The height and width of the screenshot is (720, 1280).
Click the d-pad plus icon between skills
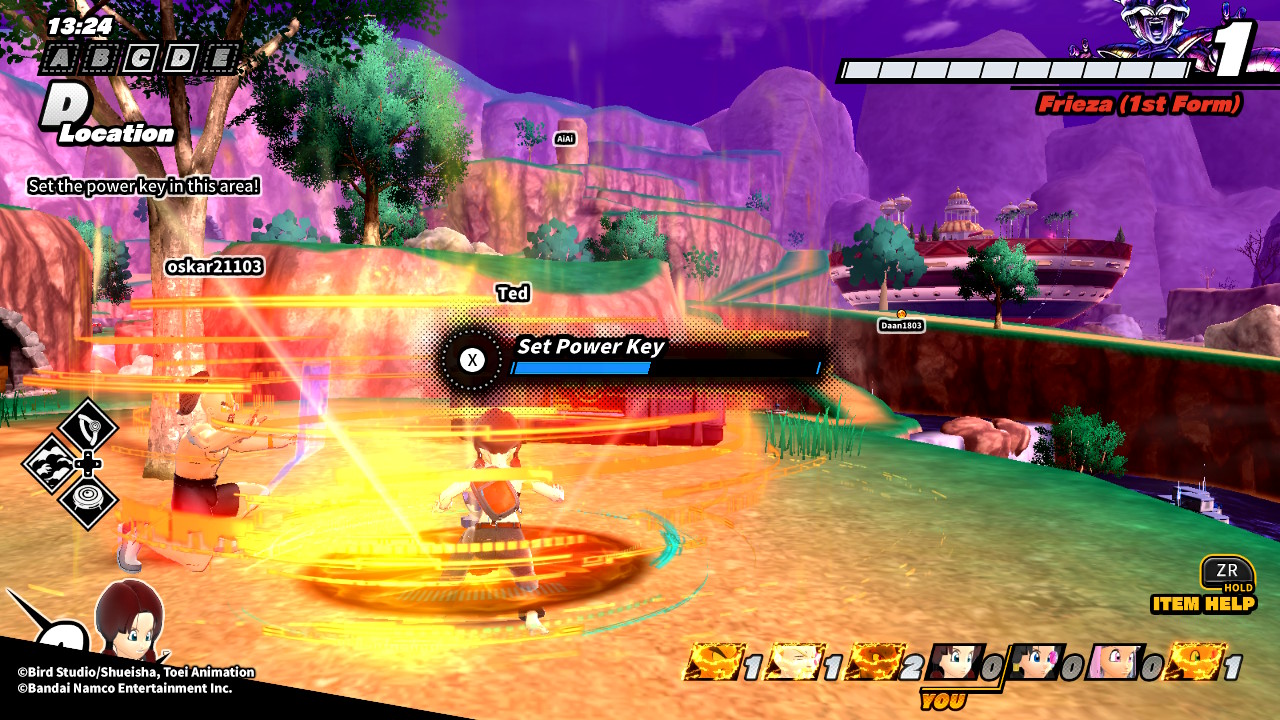(x=88, y=463)
